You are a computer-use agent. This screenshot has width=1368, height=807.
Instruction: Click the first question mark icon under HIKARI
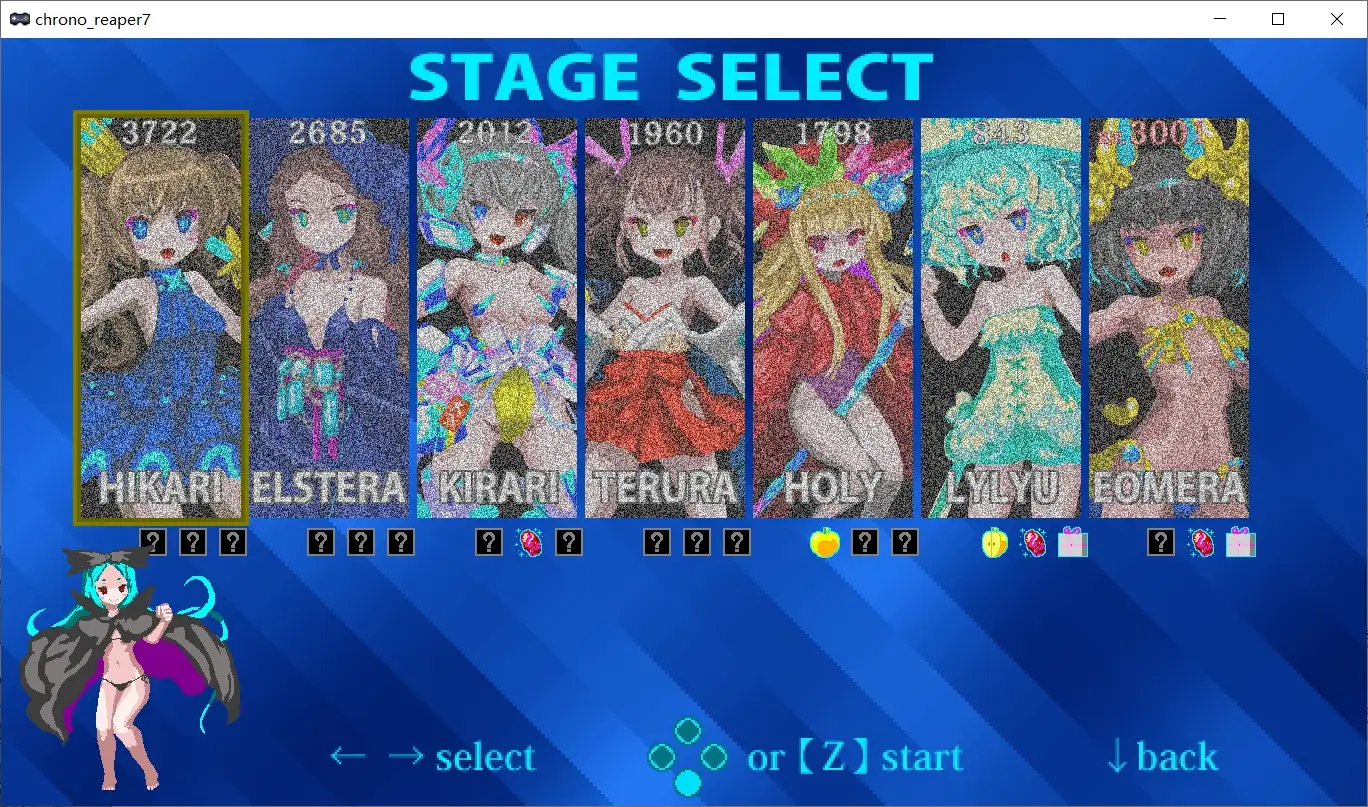[152, 541]
